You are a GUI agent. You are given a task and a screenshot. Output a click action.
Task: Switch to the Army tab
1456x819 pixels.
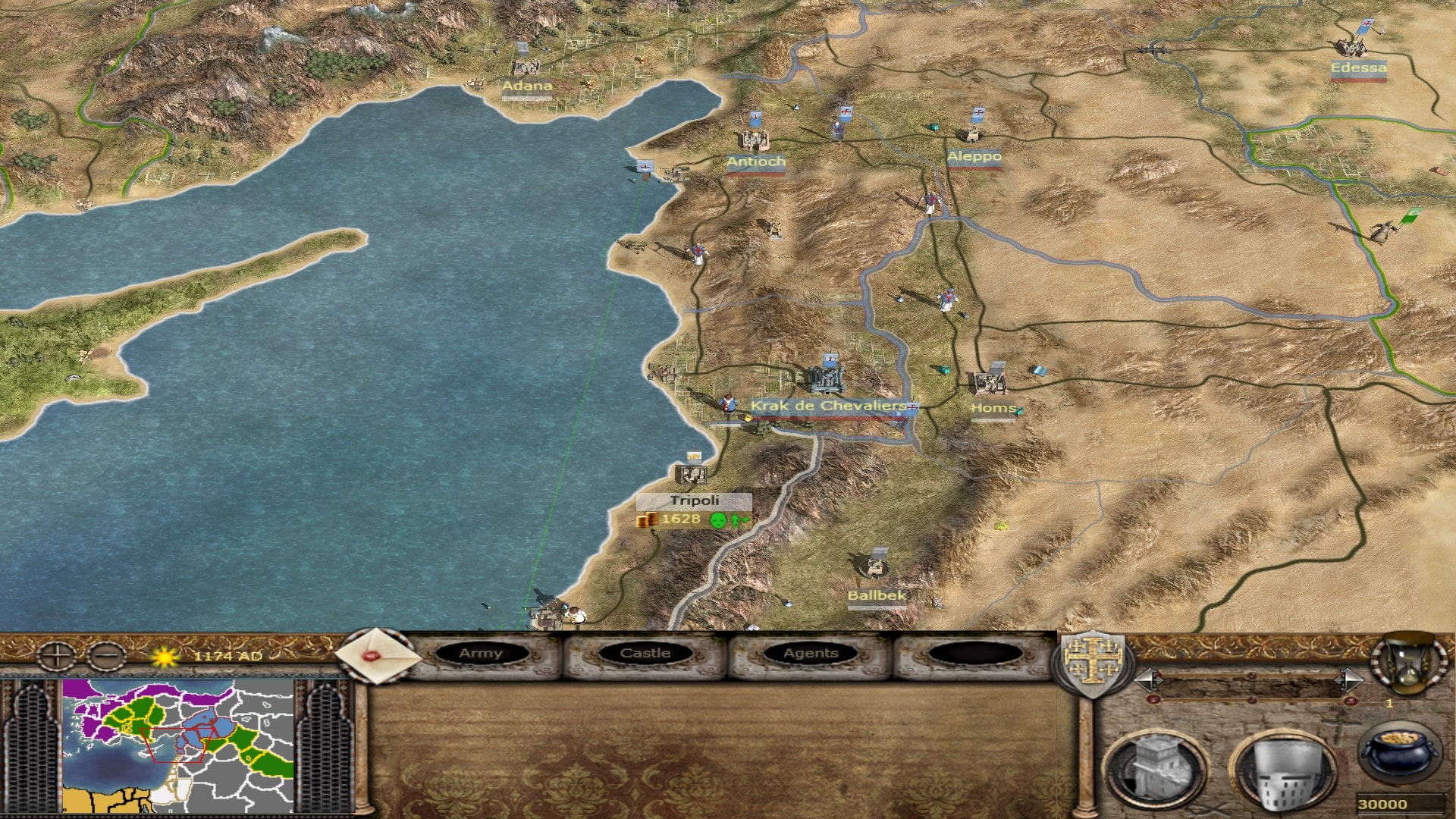pyautogui.click(x=481, y=654)
